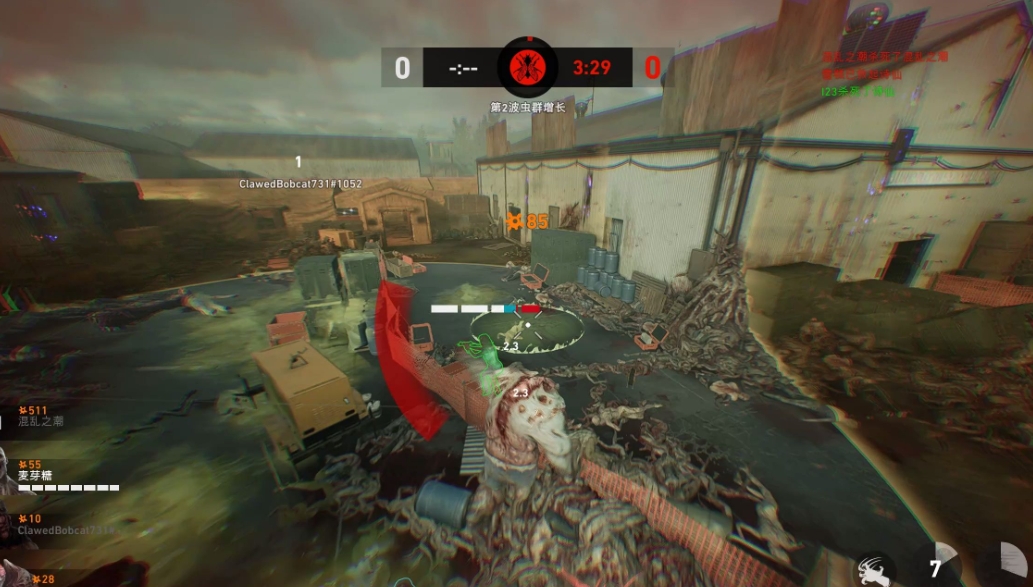Click the red swarm emblem by the timer

pyautogui.click(x=527, y=68)
